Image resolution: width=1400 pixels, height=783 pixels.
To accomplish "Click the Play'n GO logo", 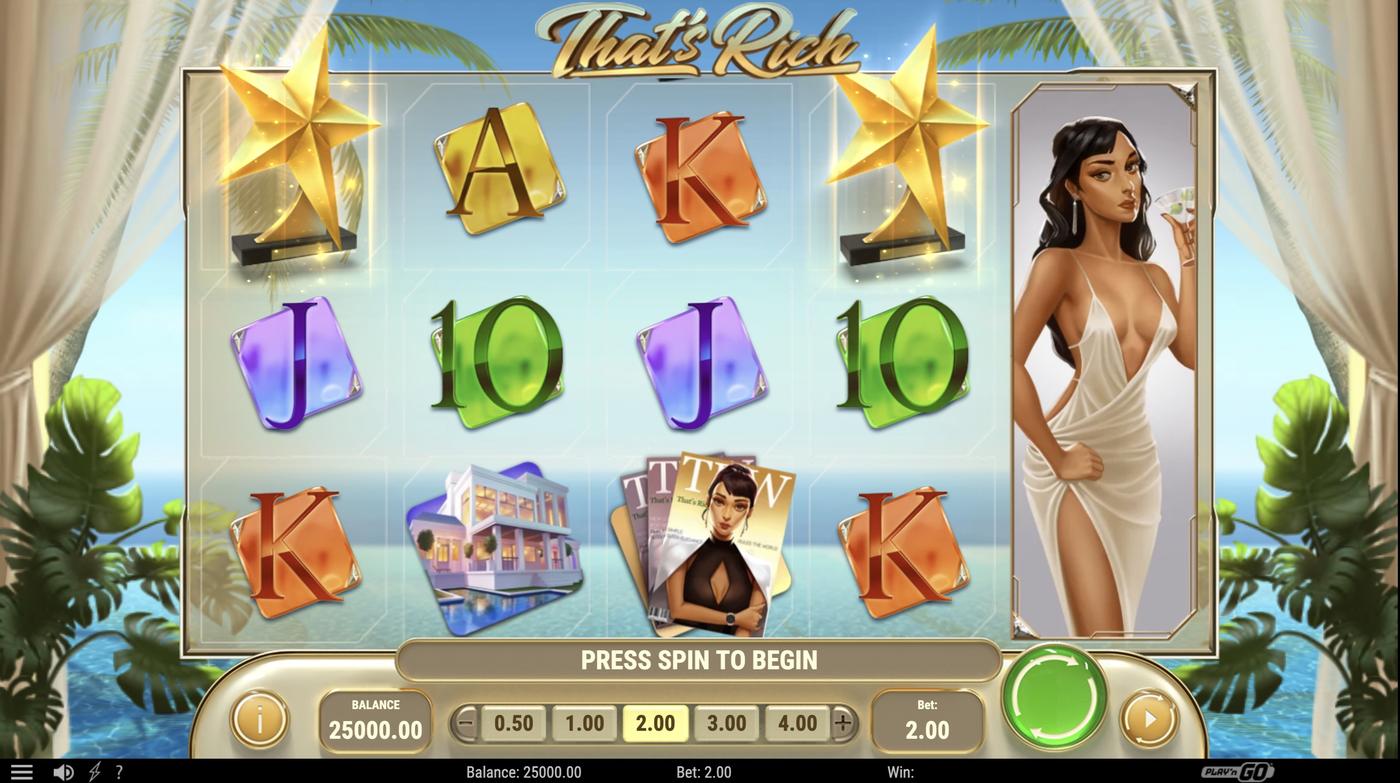I will (x=1237, y=769).
